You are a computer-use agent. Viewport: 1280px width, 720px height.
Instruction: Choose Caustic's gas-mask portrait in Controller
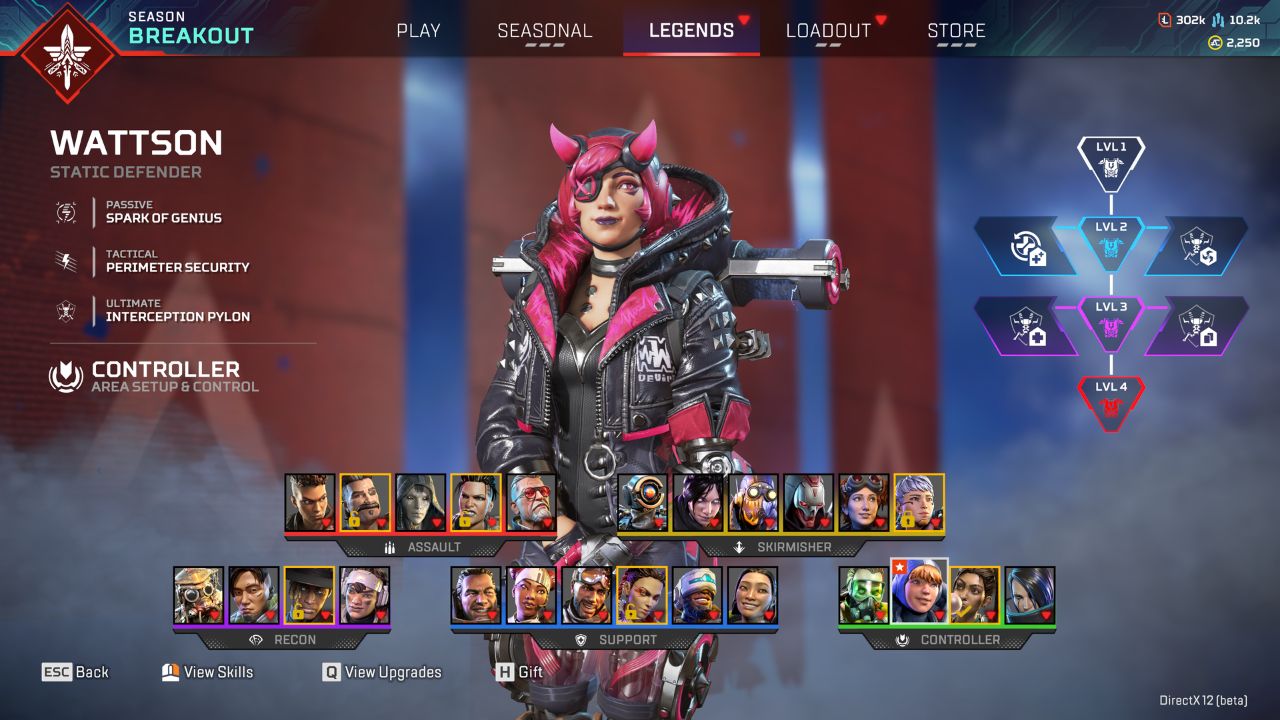[863, 596]
